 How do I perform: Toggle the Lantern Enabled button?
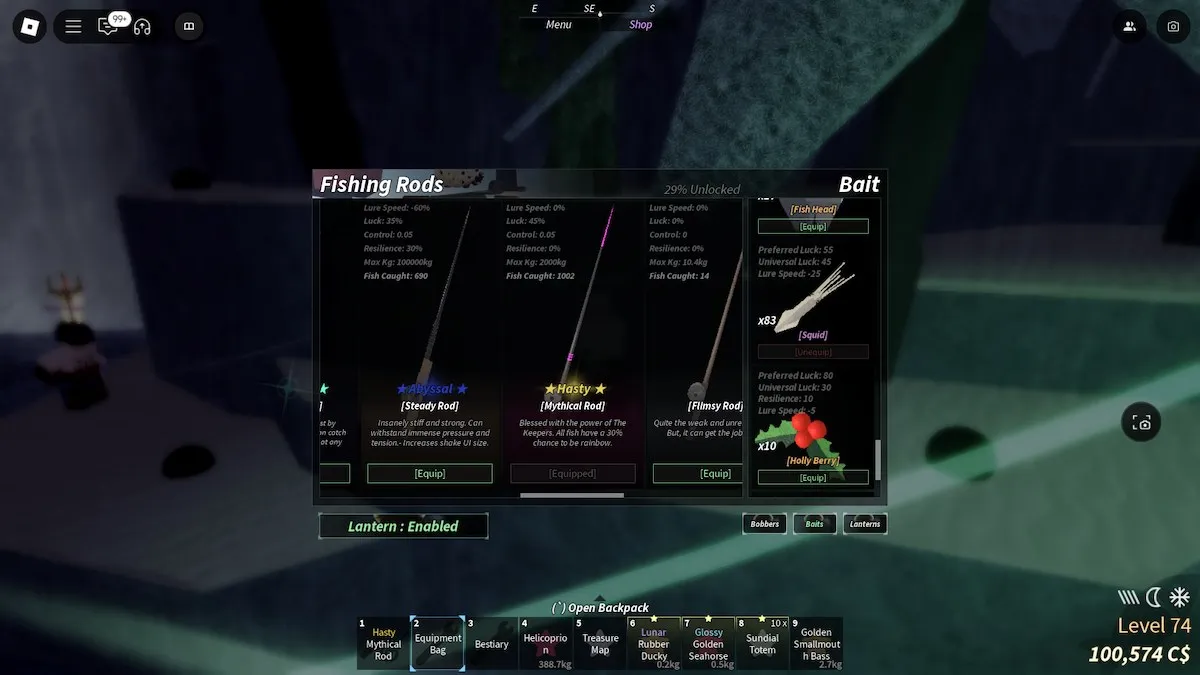point(403,526)
